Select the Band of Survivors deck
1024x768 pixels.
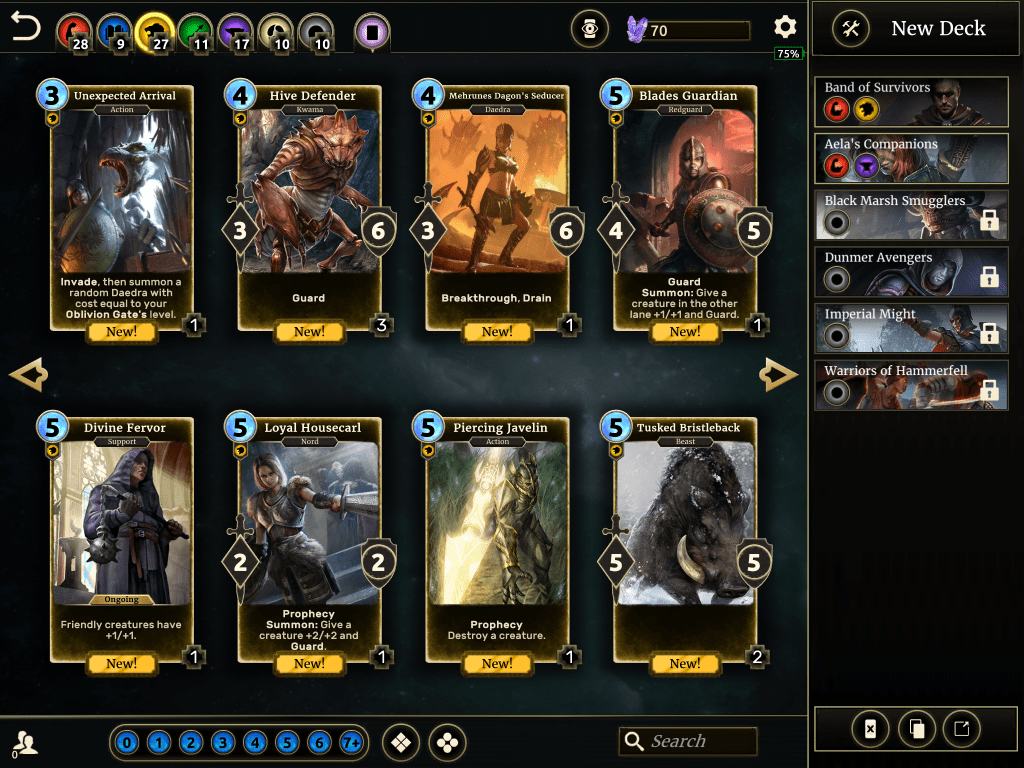pos(911,99)
